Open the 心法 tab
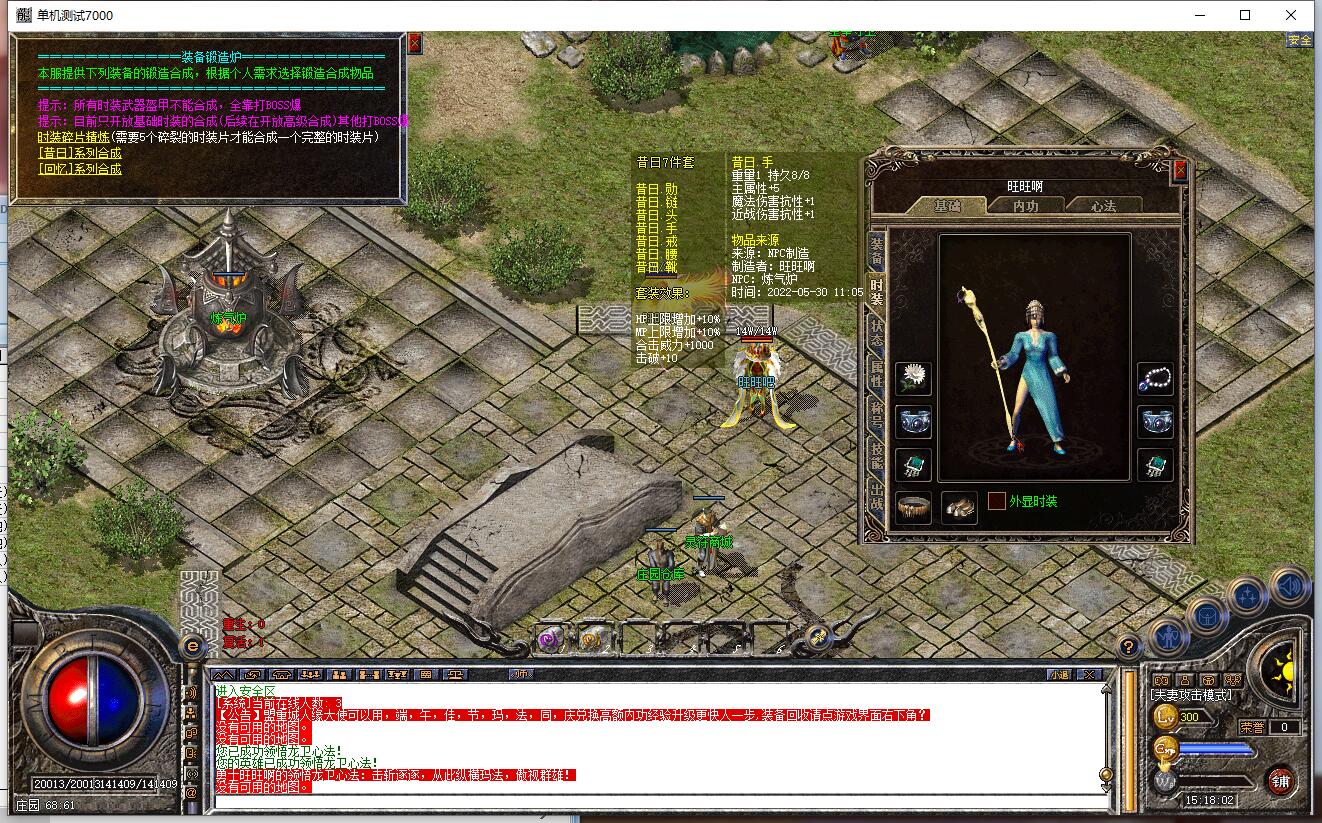This screenshot has width=1322, height=823. pos(1103,206)
